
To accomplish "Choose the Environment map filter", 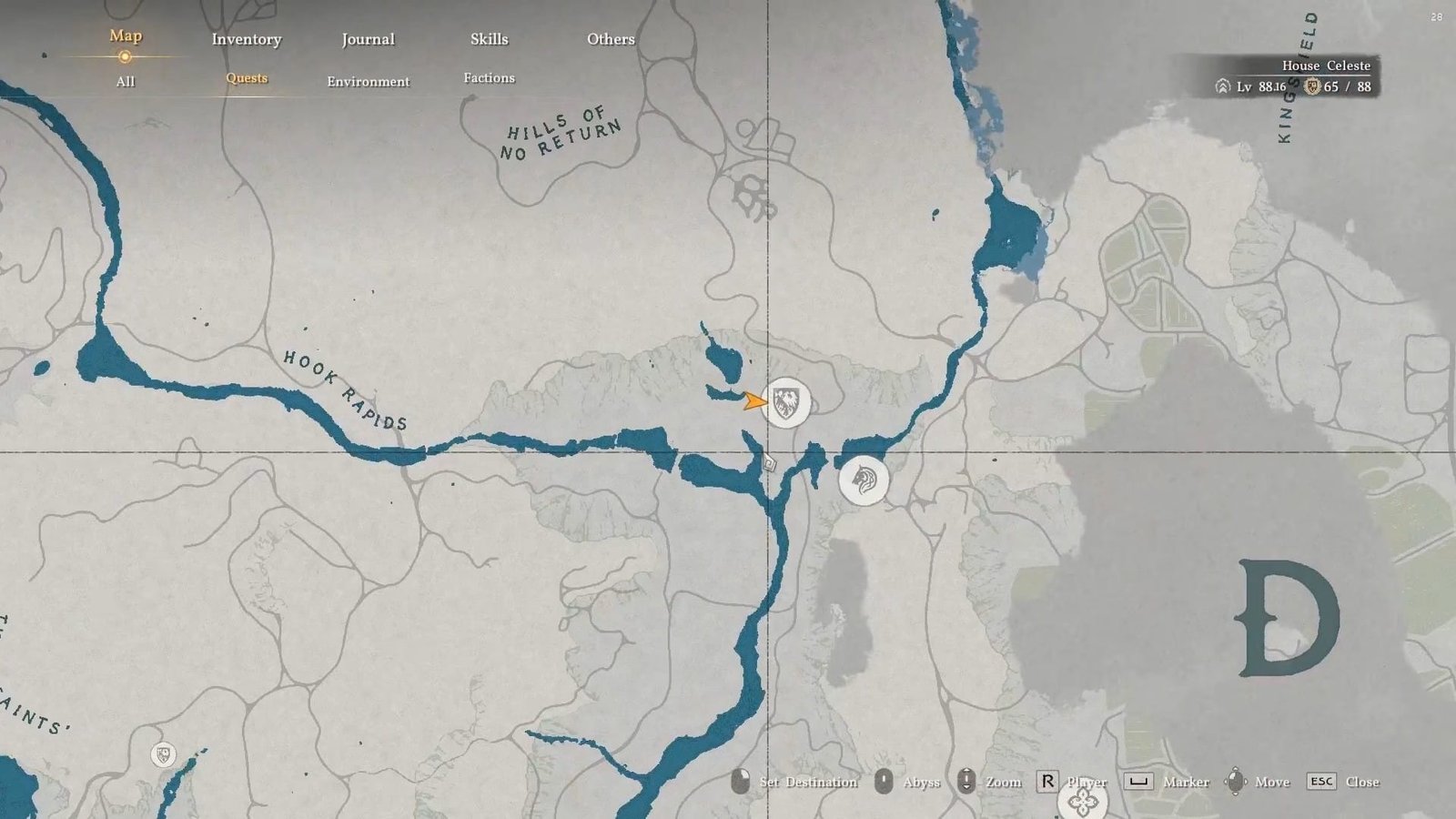I will pyautogui.click(x=368, y=81).
